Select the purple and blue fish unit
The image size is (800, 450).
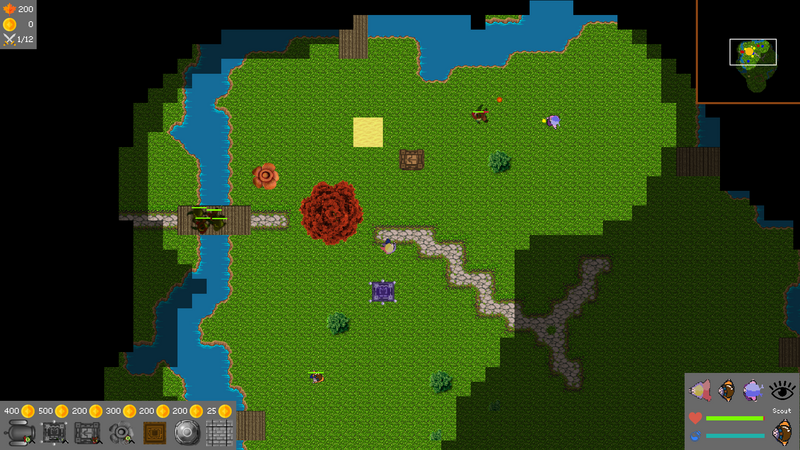coord(754,390)
